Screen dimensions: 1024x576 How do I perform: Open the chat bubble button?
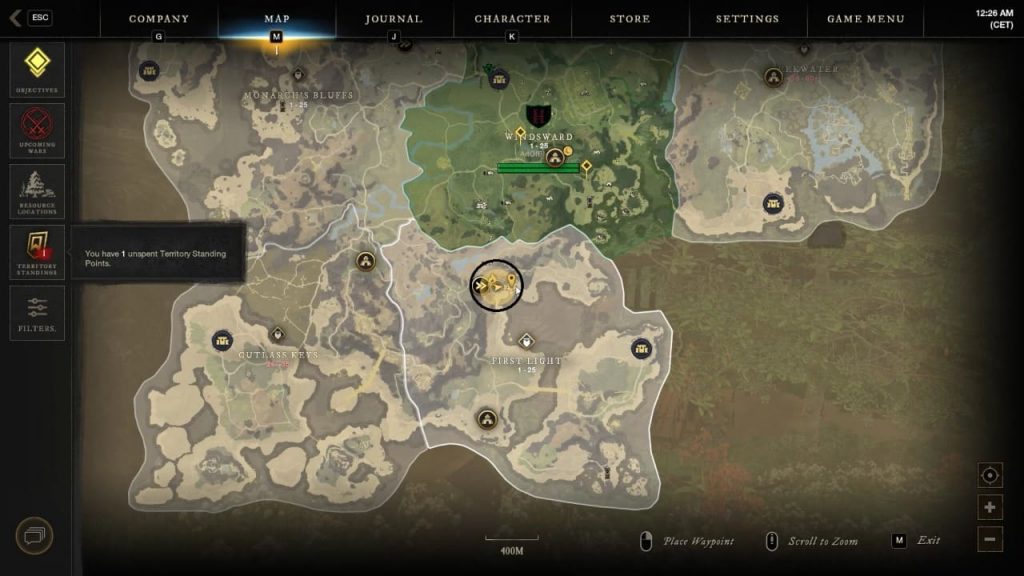[x=34, y=536]
